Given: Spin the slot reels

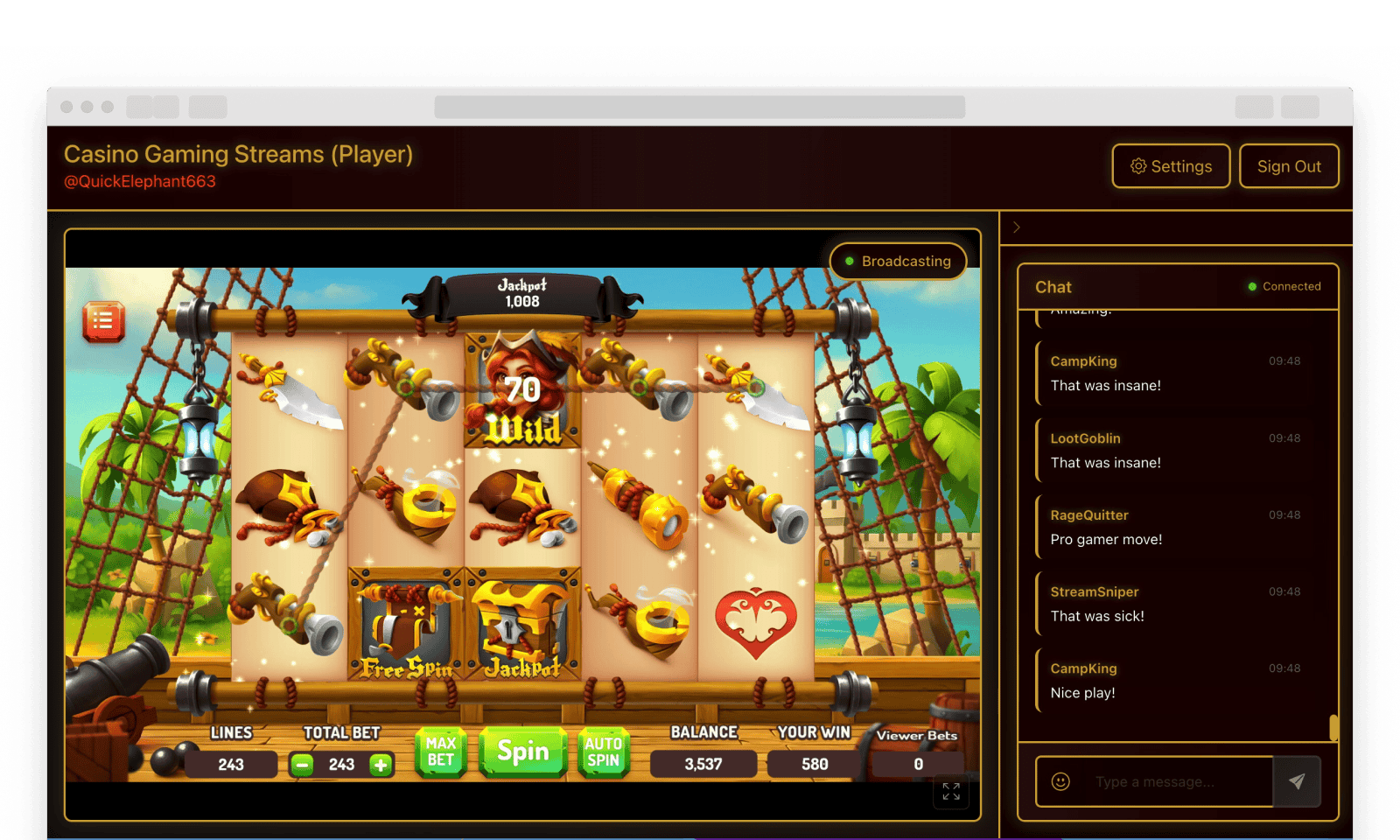Looking at the screenshot, I should 522,751.
